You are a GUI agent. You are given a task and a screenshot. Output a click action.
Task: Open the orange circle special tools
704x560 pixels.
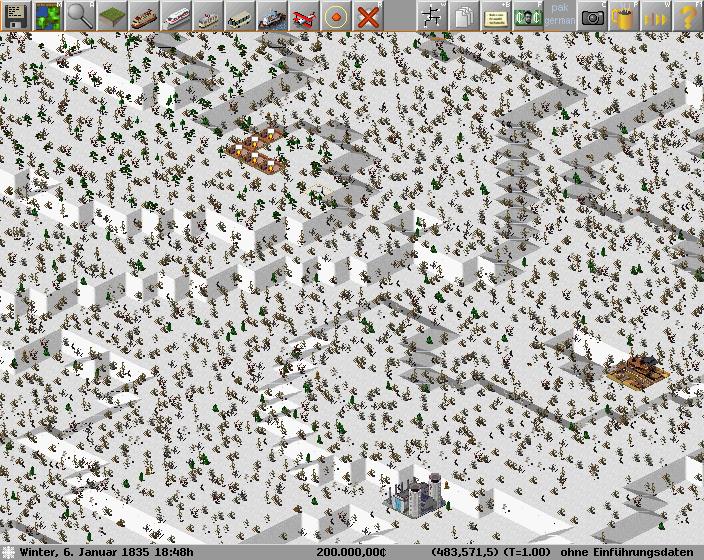(x=335, y=15)
